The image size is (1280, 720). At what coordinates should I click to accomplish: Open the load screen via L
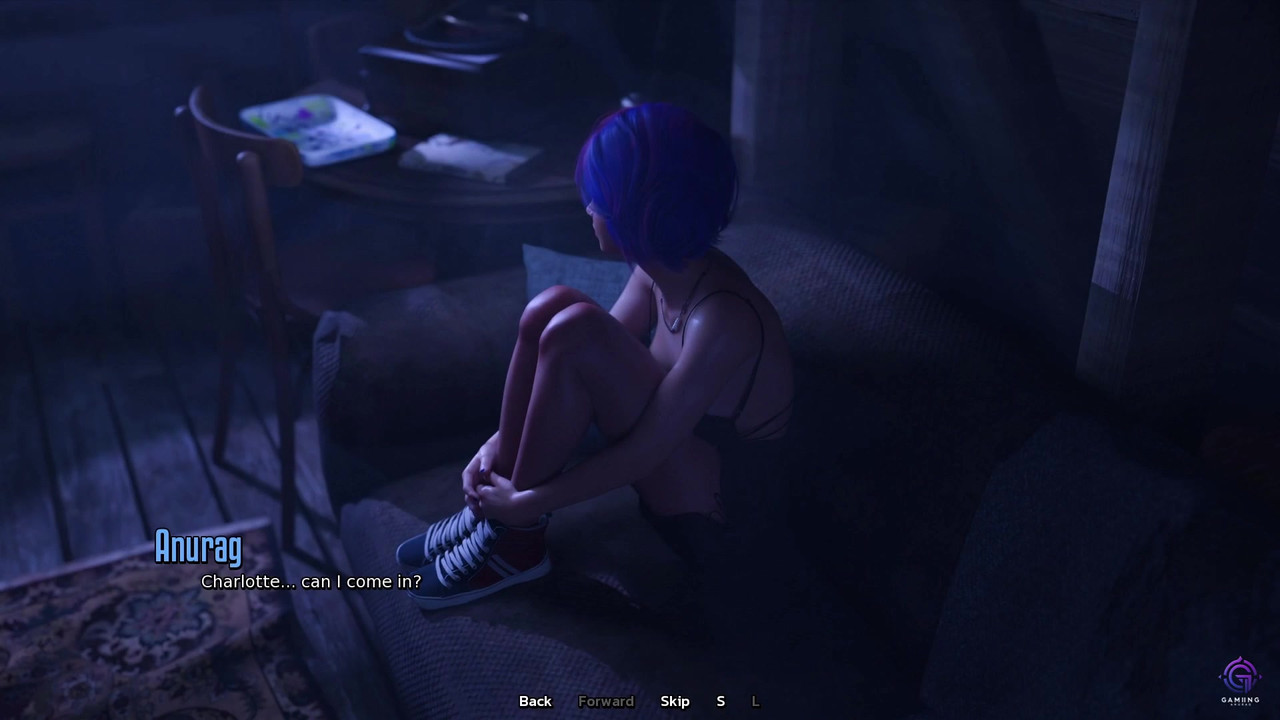click(x=755, y=701)
